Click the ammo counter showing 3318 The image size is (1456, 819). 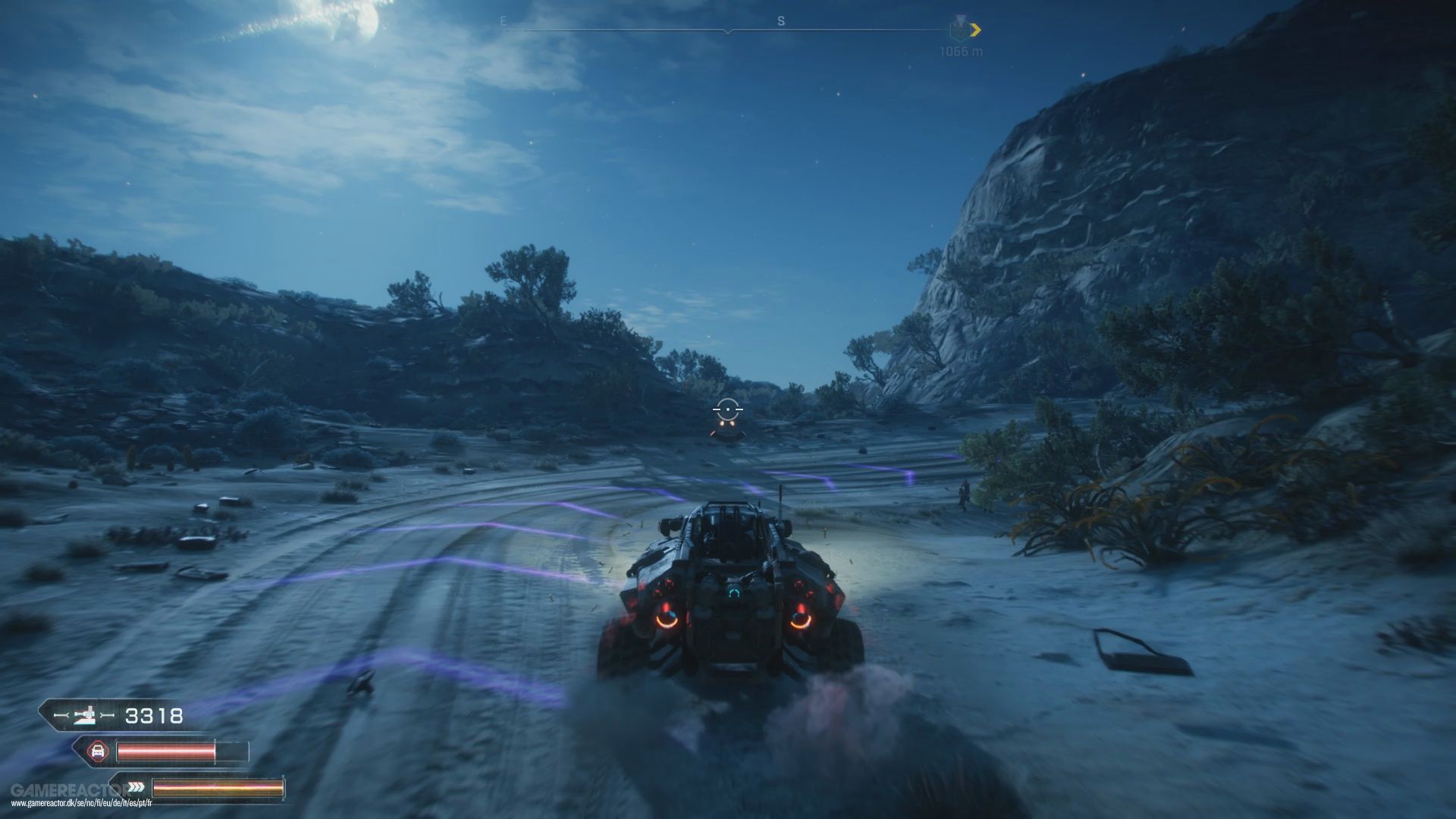(153, 715)
